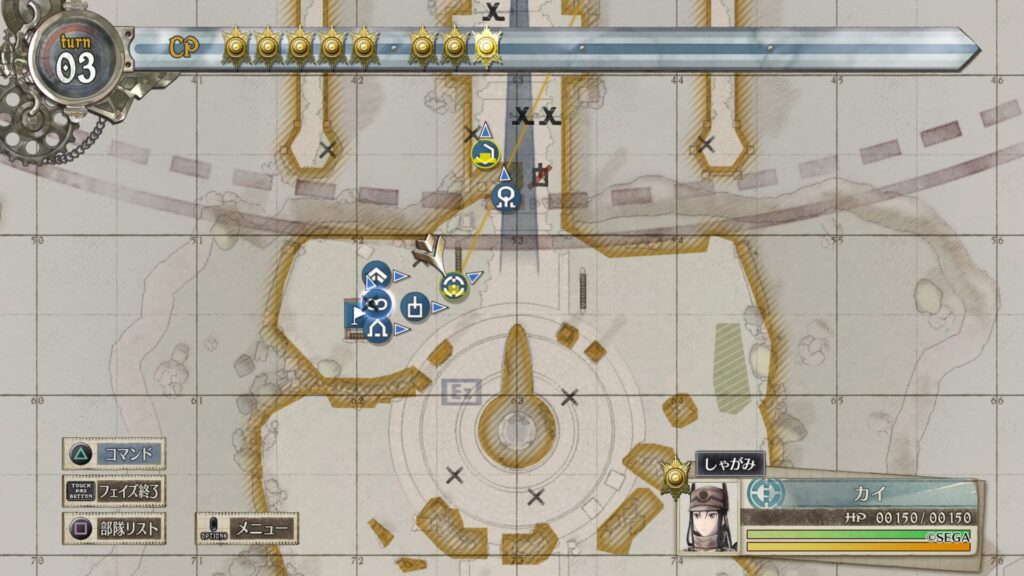The width and height of the screenshot is (1024, 576).
Task: Select the blue omega-symbol unit marker
Action: coord(507,197)
